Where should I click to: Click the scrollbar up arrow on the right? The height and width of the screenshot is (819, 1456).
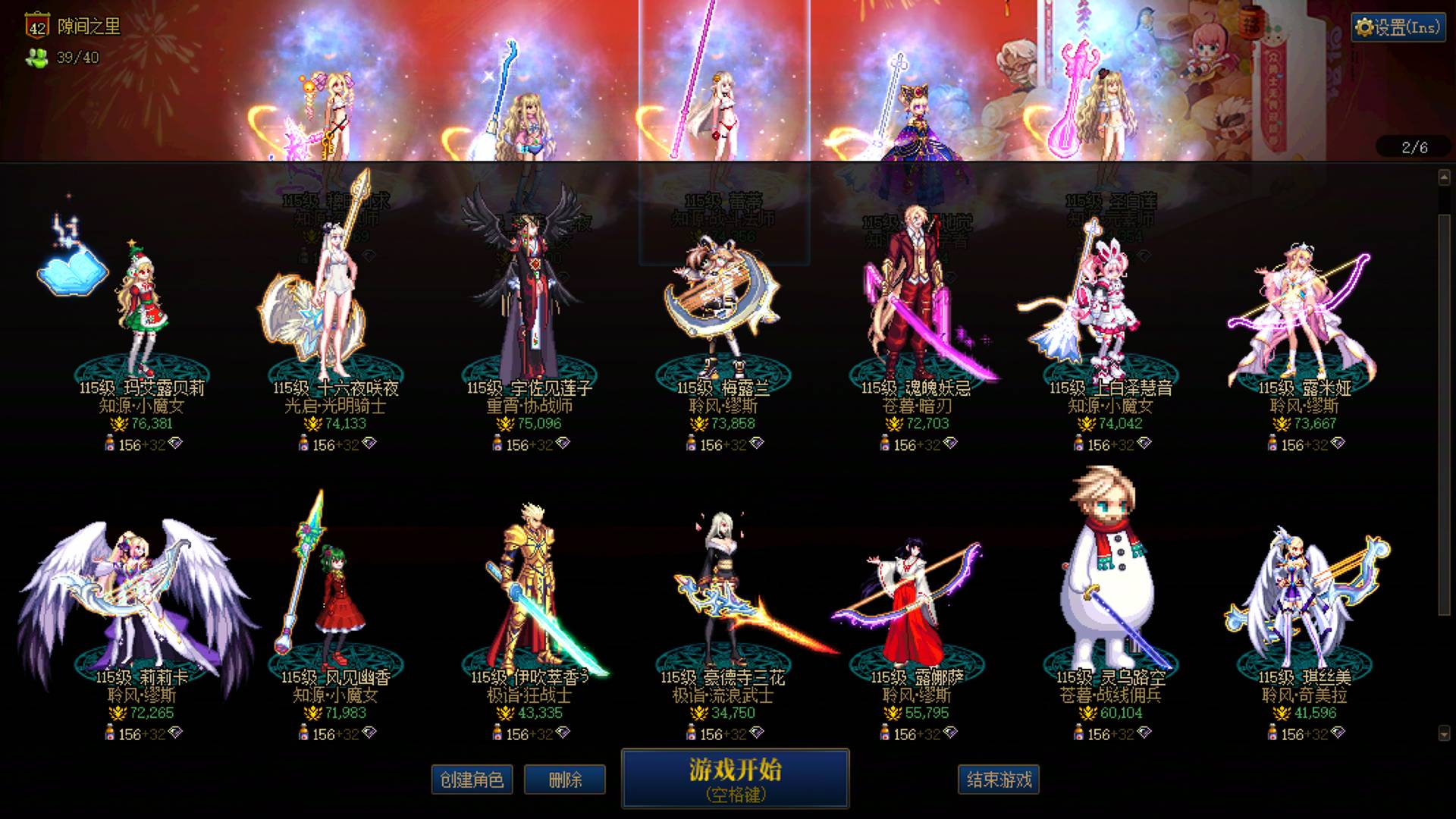point(1445,176)
